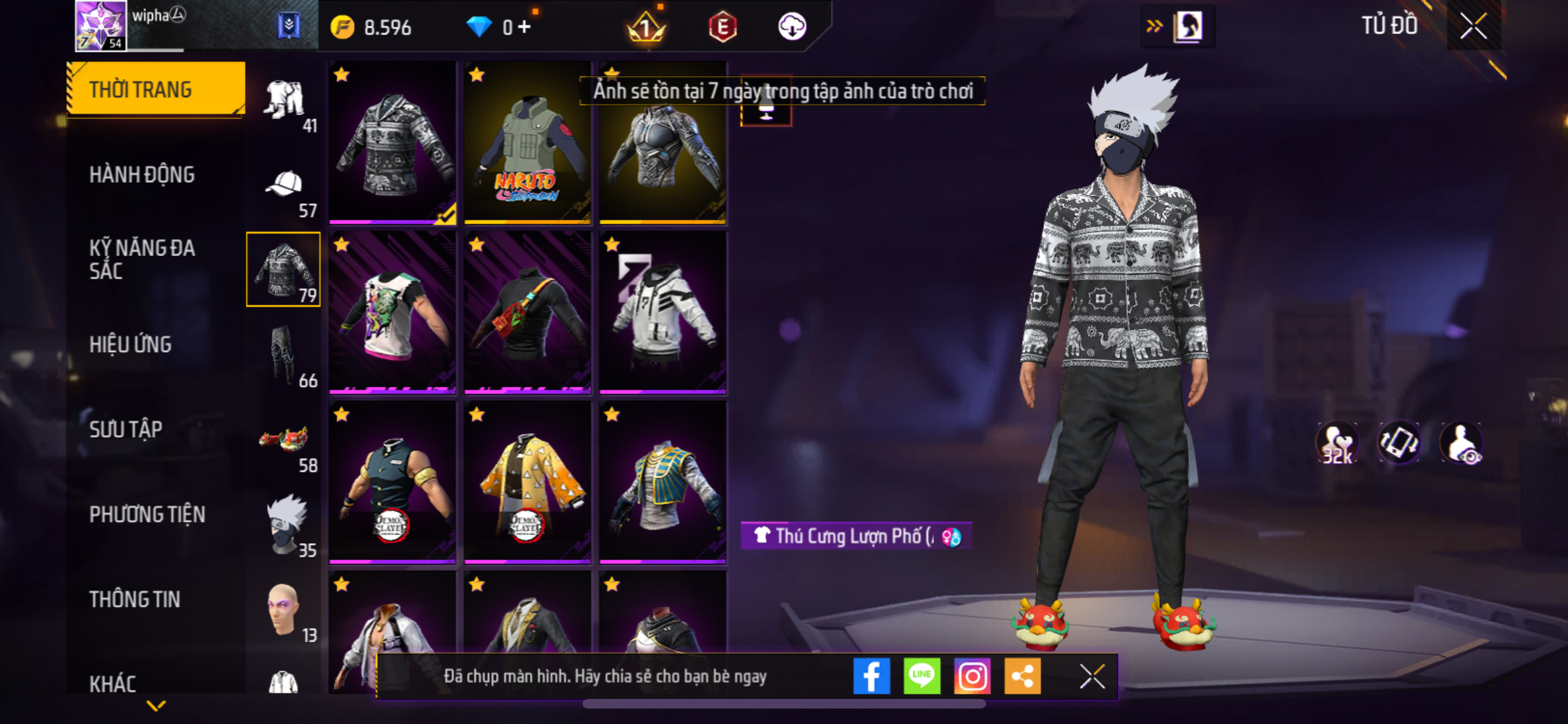Open the Hành Động menu tab
Screen dimensions: 1568x724
point(142,174)
